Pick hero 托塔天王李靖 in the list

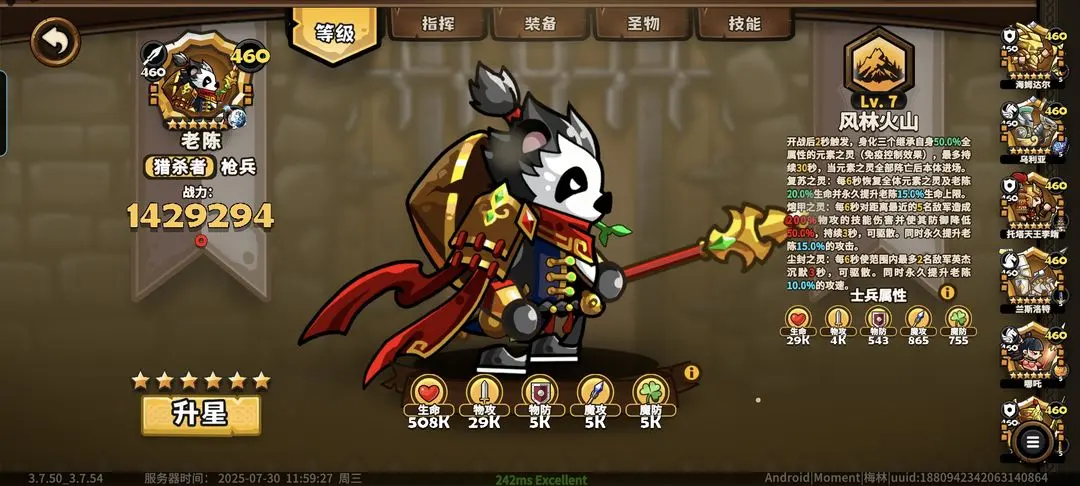point(1034,205)
